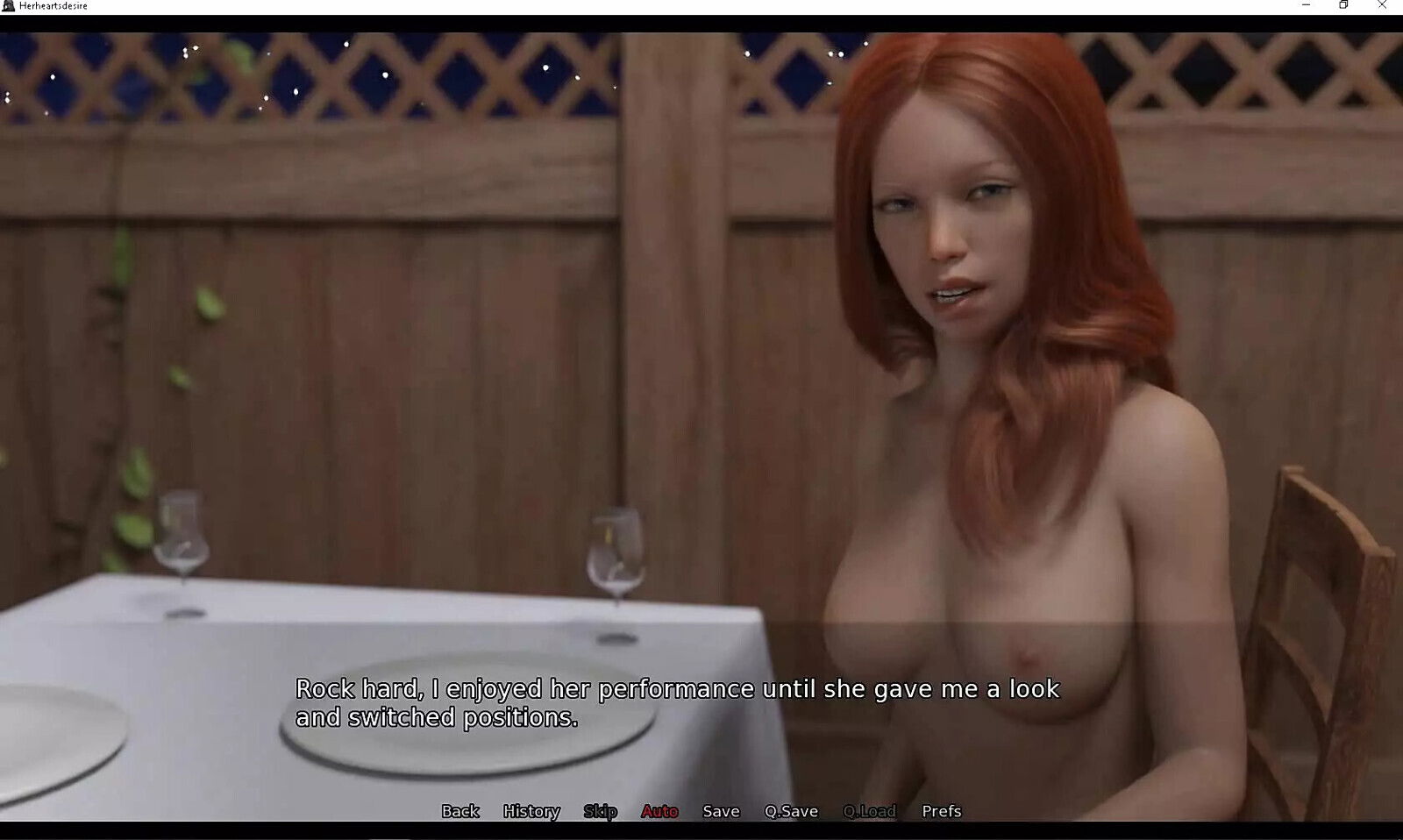Screen dimensions: 1403x840
Task: Quick save with Q.Save
Action: (791, 811)
